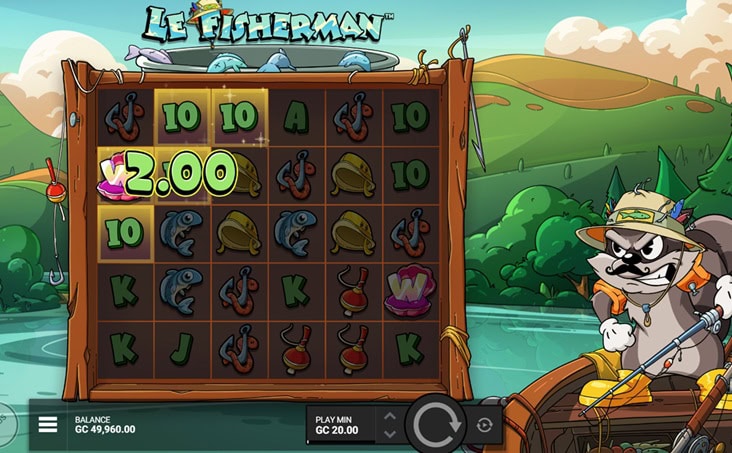
Task: Open the autoplay settings button
Action: point(485,425)
